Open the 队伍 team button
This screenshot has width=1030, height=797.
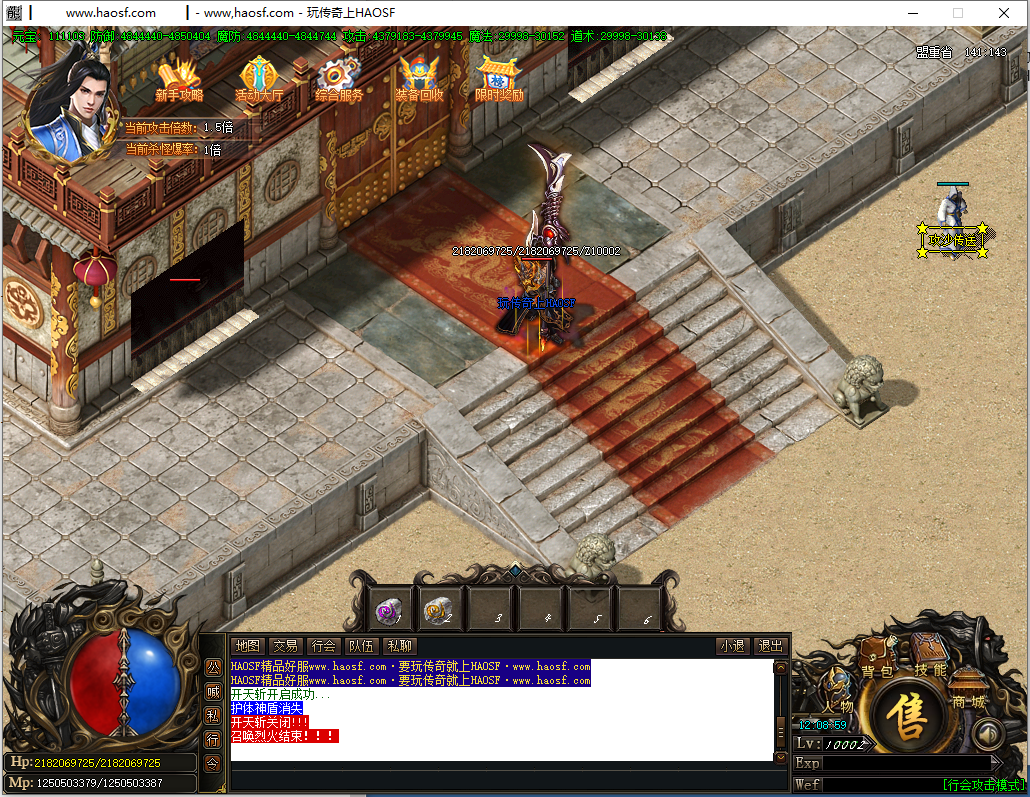(361, 646)
